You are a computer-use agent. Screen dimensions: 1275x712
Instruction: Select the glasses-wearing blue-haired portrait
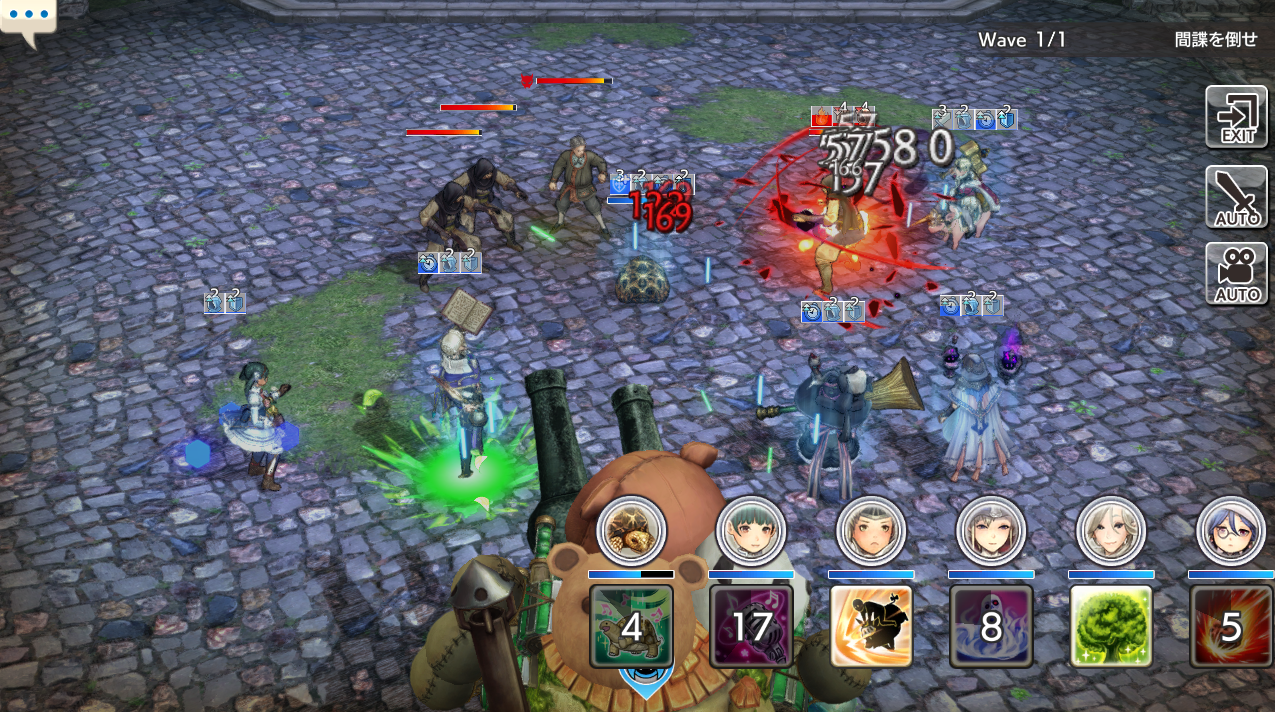pyautogui.click(x=1231, y=531)
